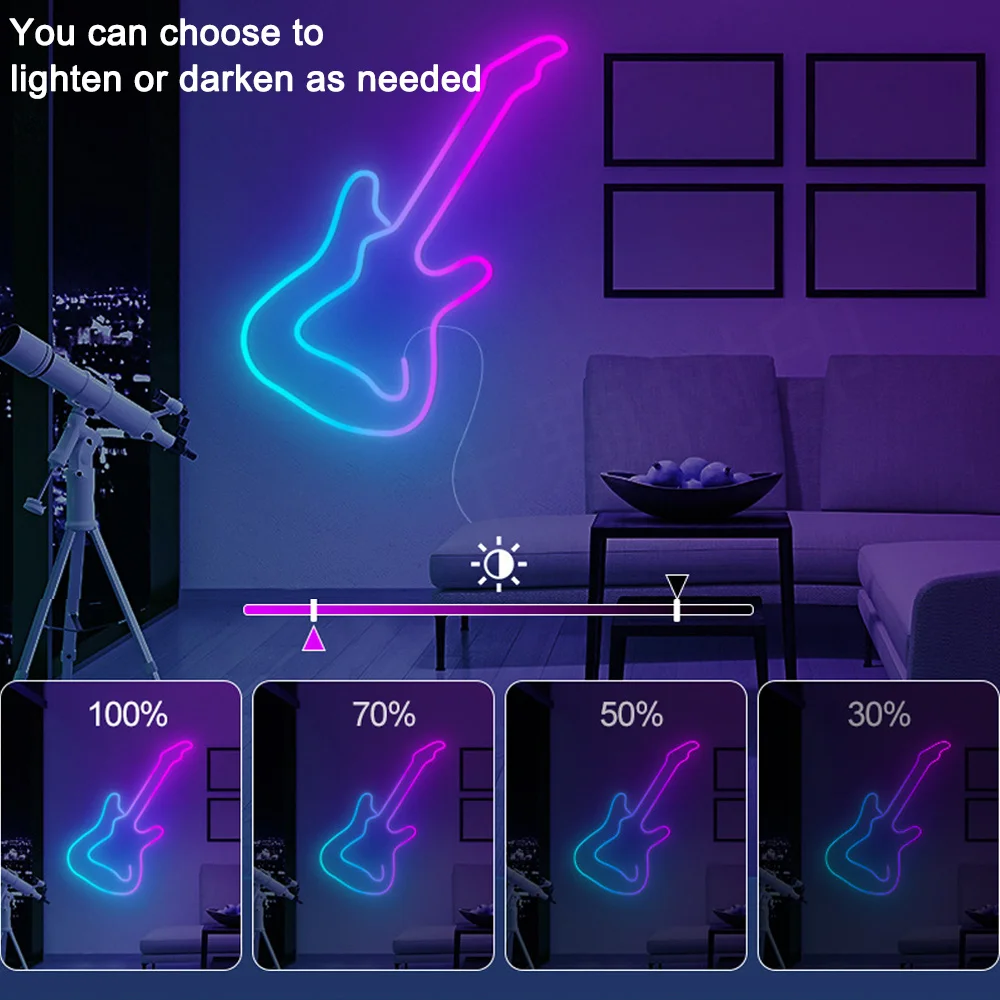Choose the 70% brightness preview
The height and width of the screenshot is (1000, 1000).
click(373, 825)
